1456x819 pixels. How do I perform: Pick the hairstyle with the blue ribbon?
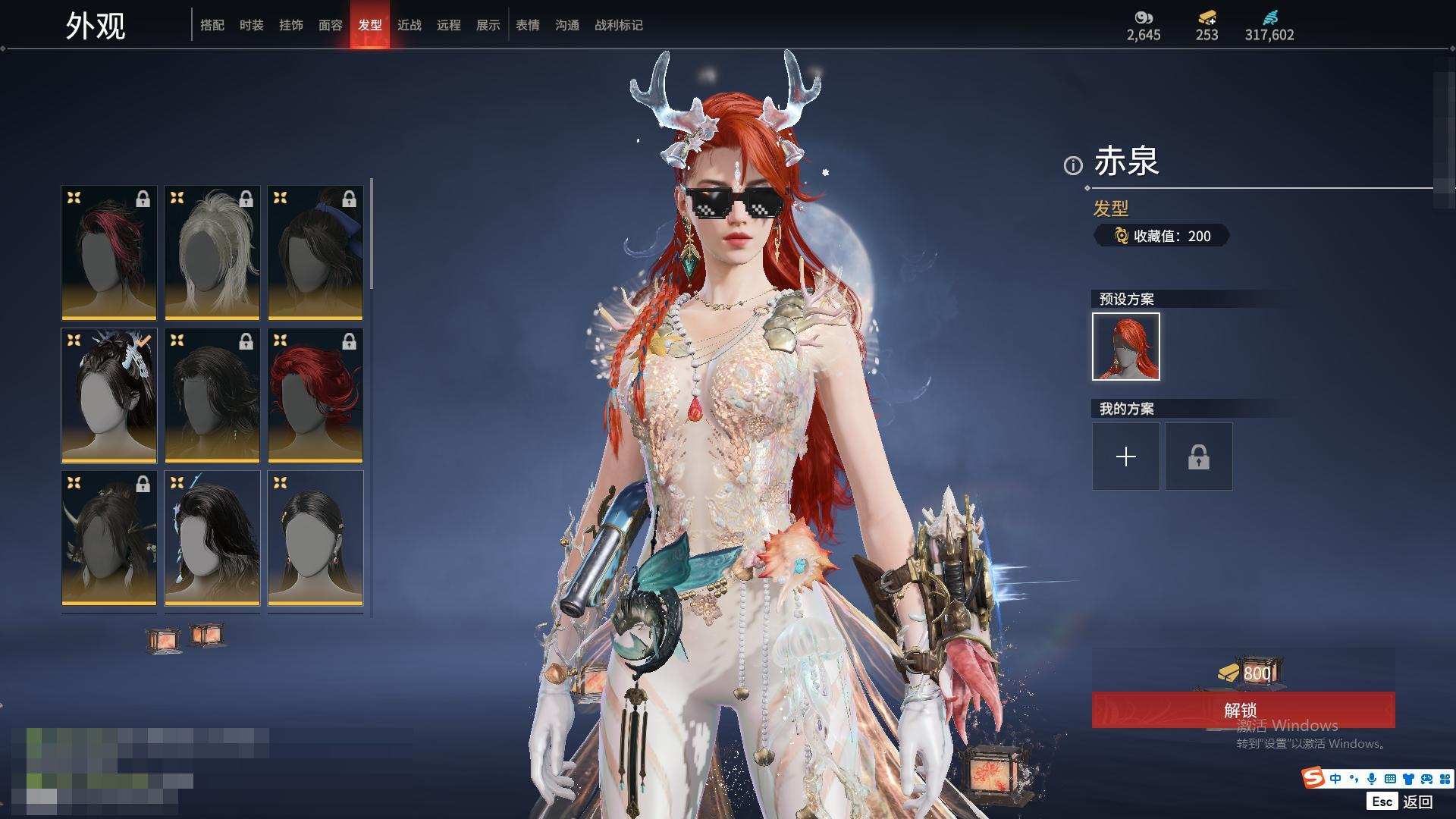(315, 253)
